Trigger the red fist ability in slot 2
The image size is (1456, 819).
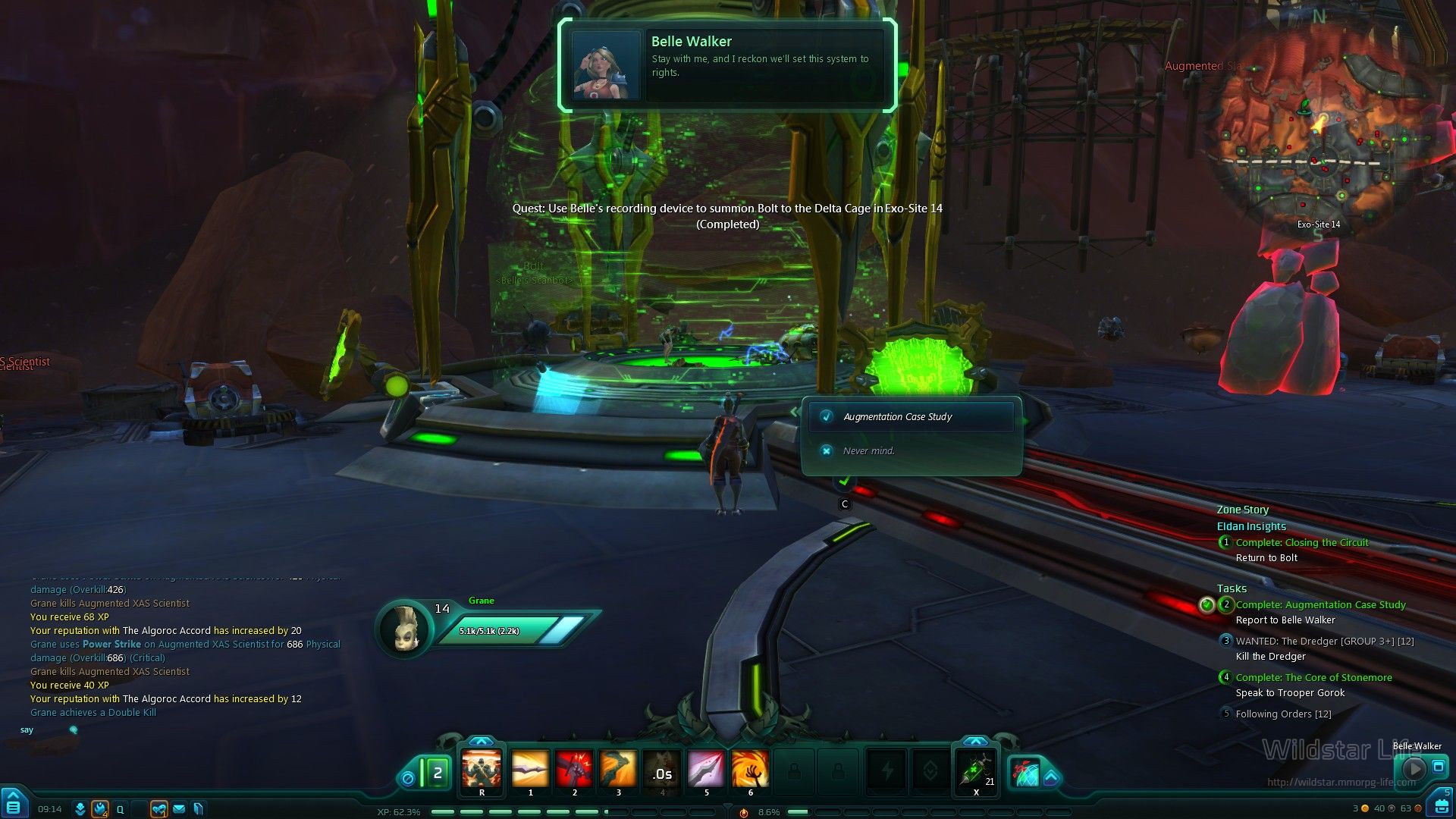574,769
